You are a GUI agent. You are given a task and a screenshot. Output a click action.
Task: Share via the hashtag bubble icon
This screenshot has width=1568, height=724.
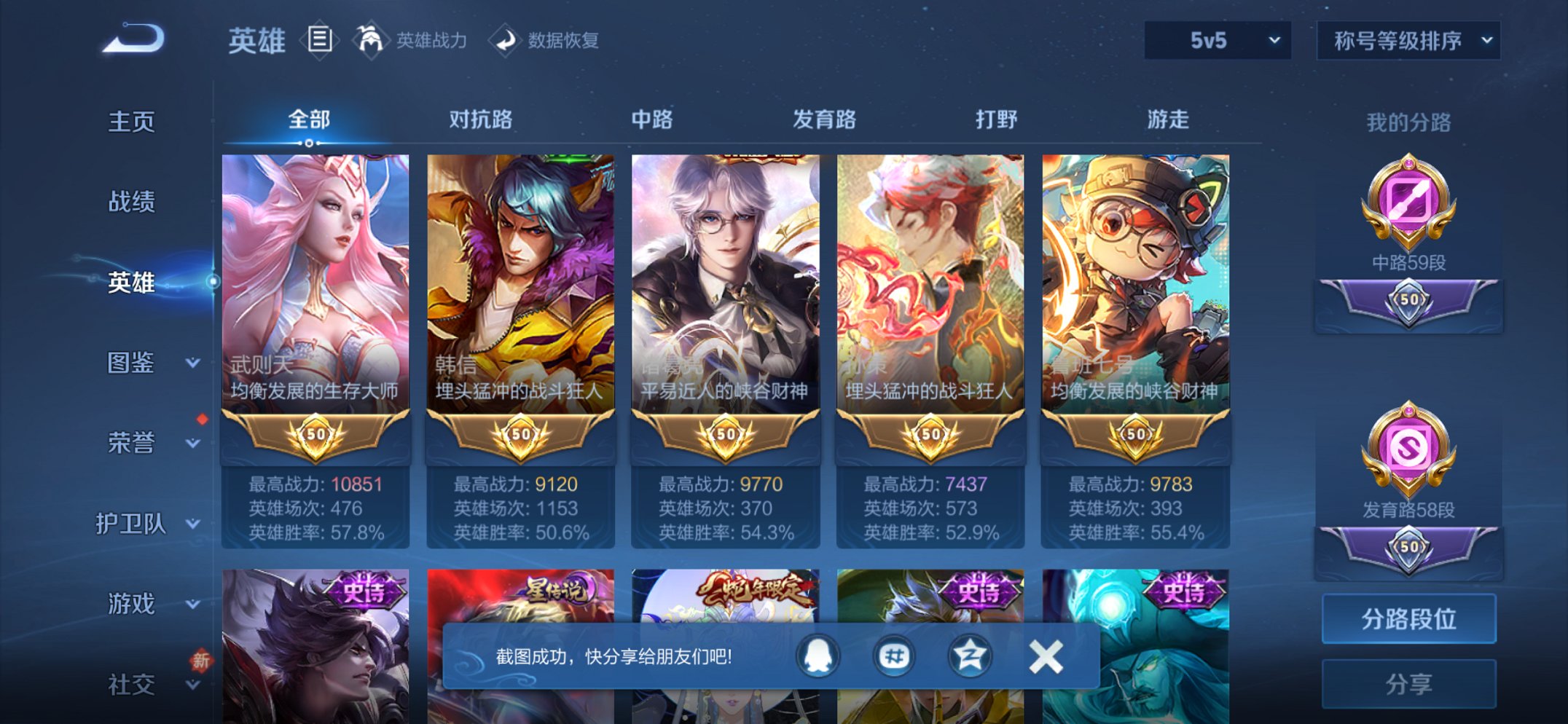click(x=894, y=655)
